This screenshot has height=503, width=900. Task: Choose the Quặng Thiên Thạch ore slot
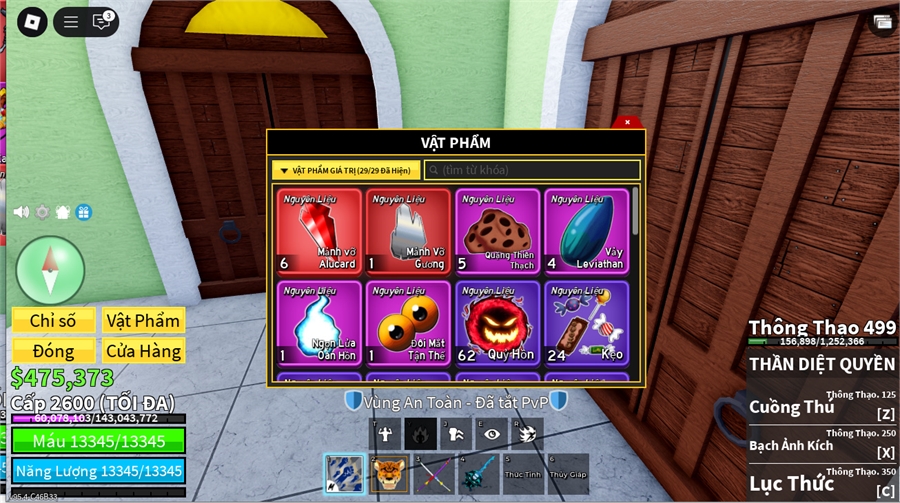[x=497, y=231]
